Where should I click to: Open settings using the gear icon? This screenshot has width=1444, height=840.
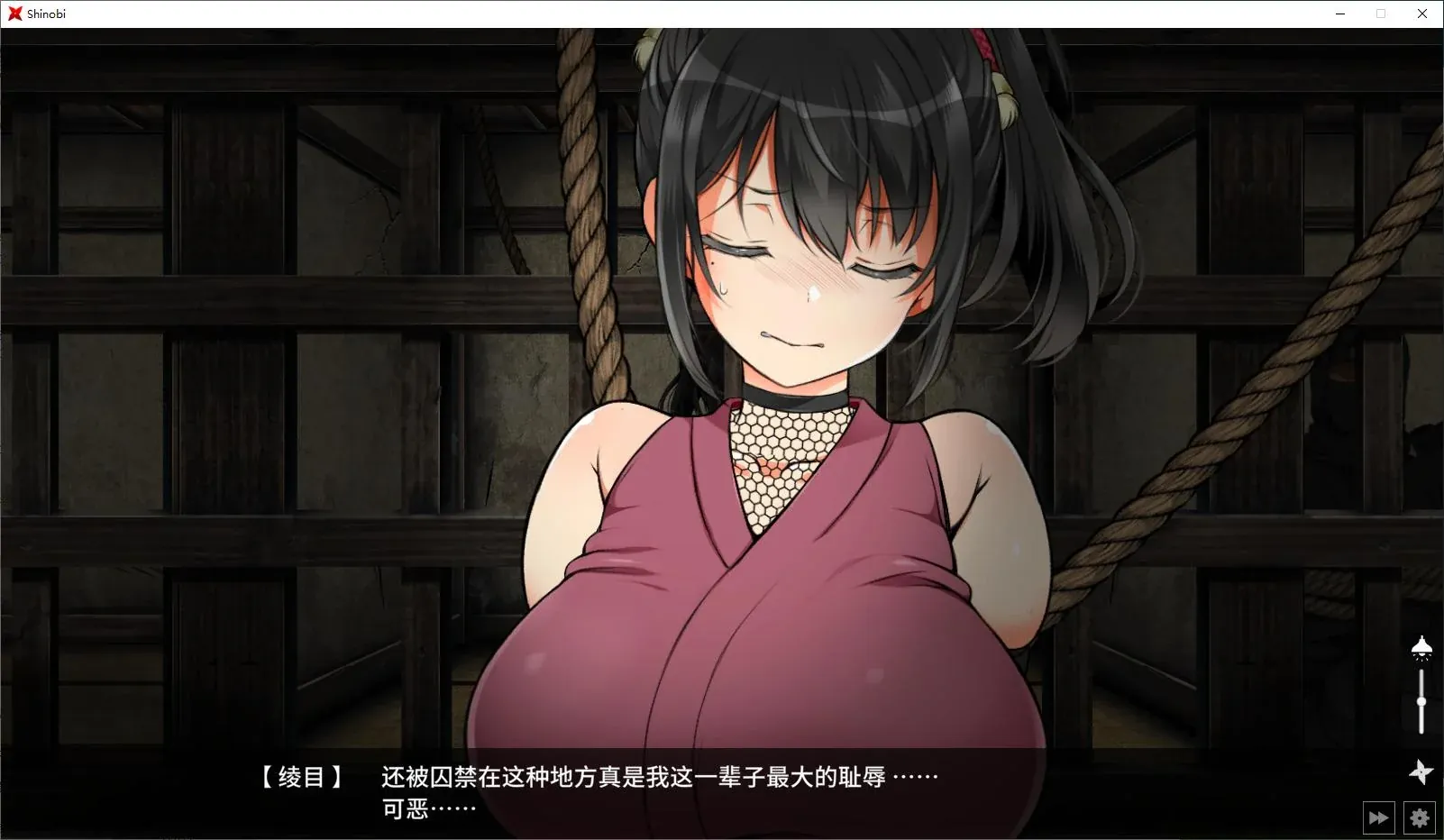pyautogui.click(x=1419, y=817)
